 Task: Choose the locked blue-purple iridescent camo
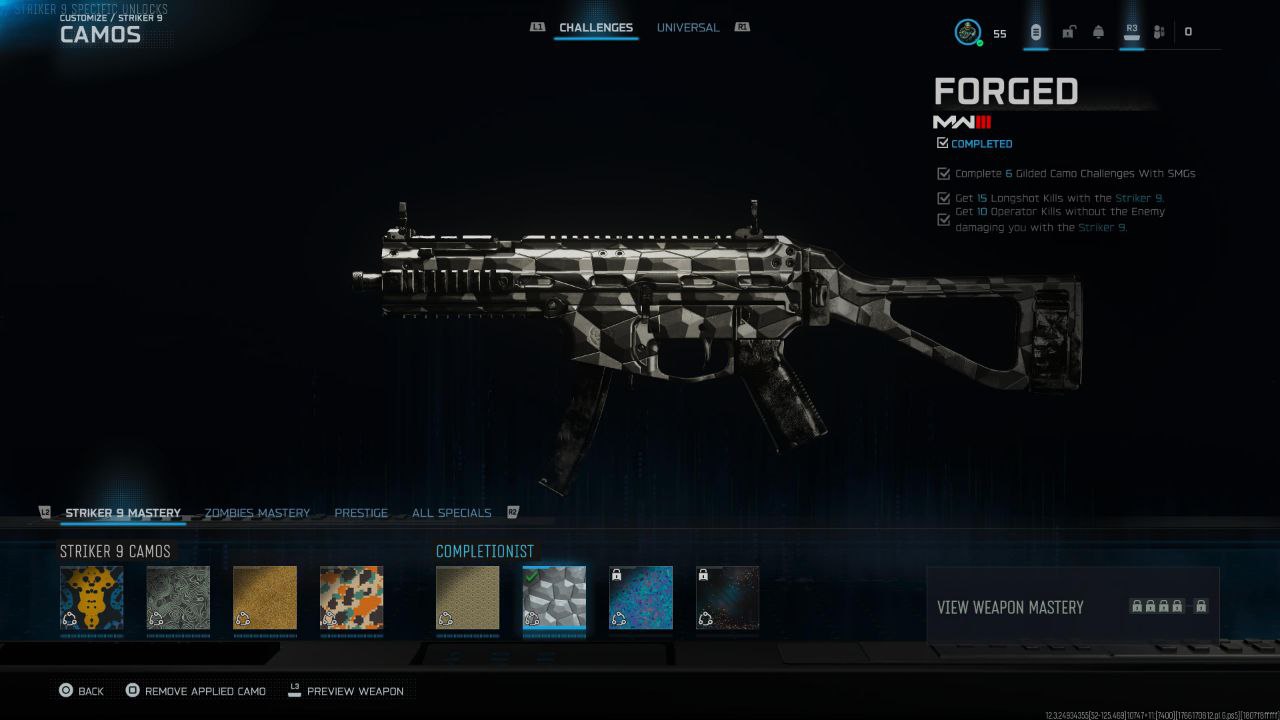[641, 598]
